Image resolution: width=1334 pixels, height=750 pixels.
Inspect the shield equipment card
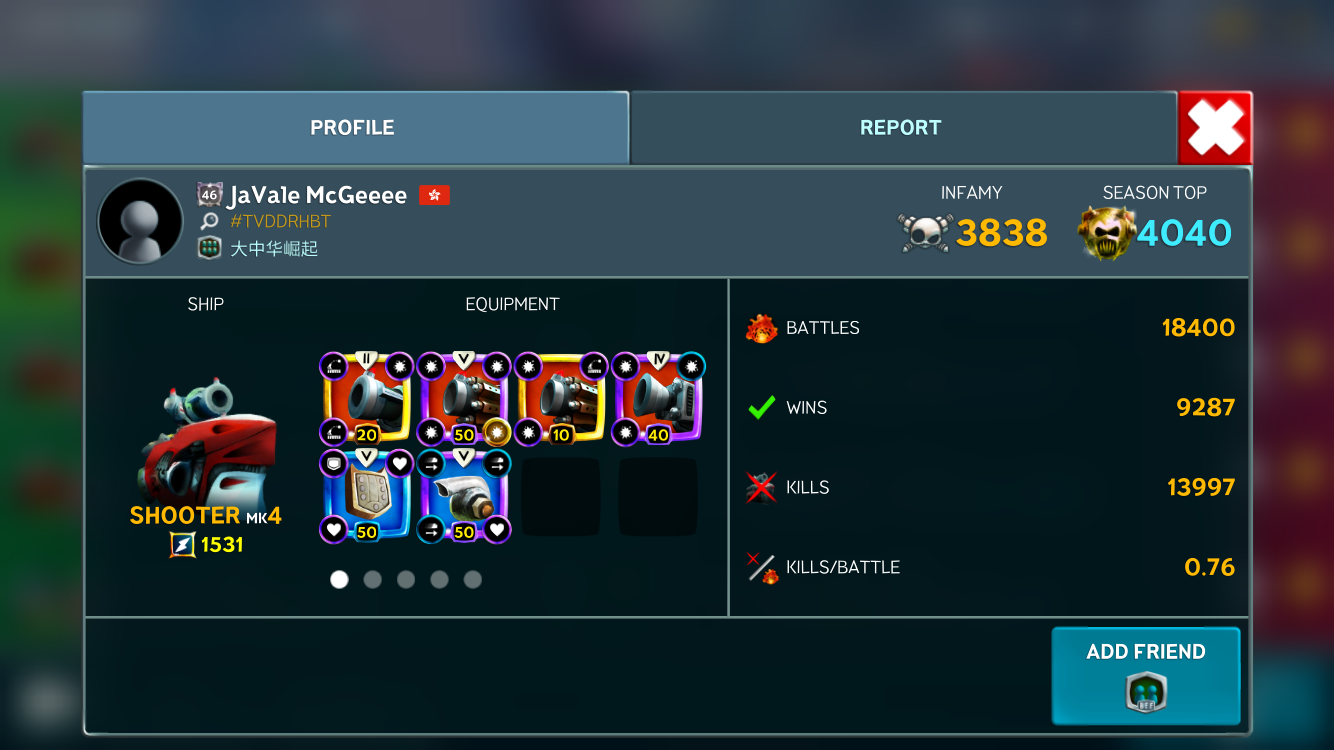click(367, 495)
